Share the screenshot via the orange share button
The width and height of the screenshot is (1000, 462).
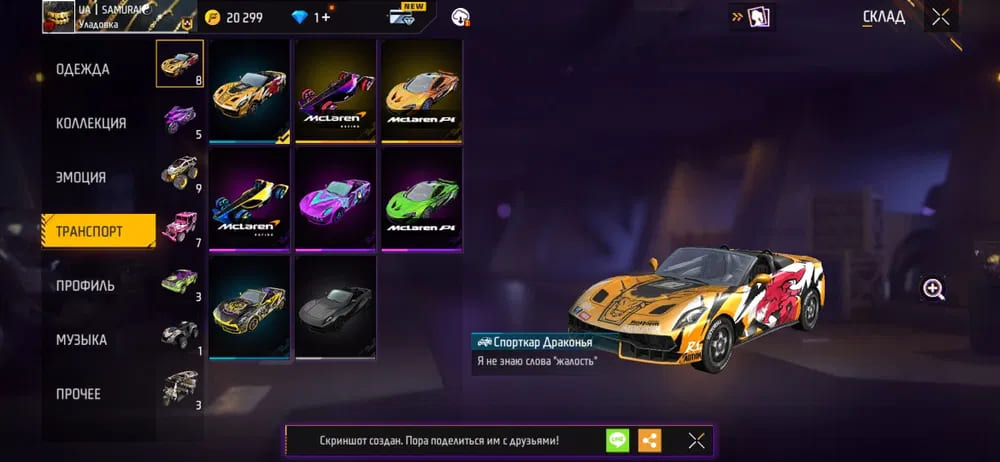click(650, 440)
